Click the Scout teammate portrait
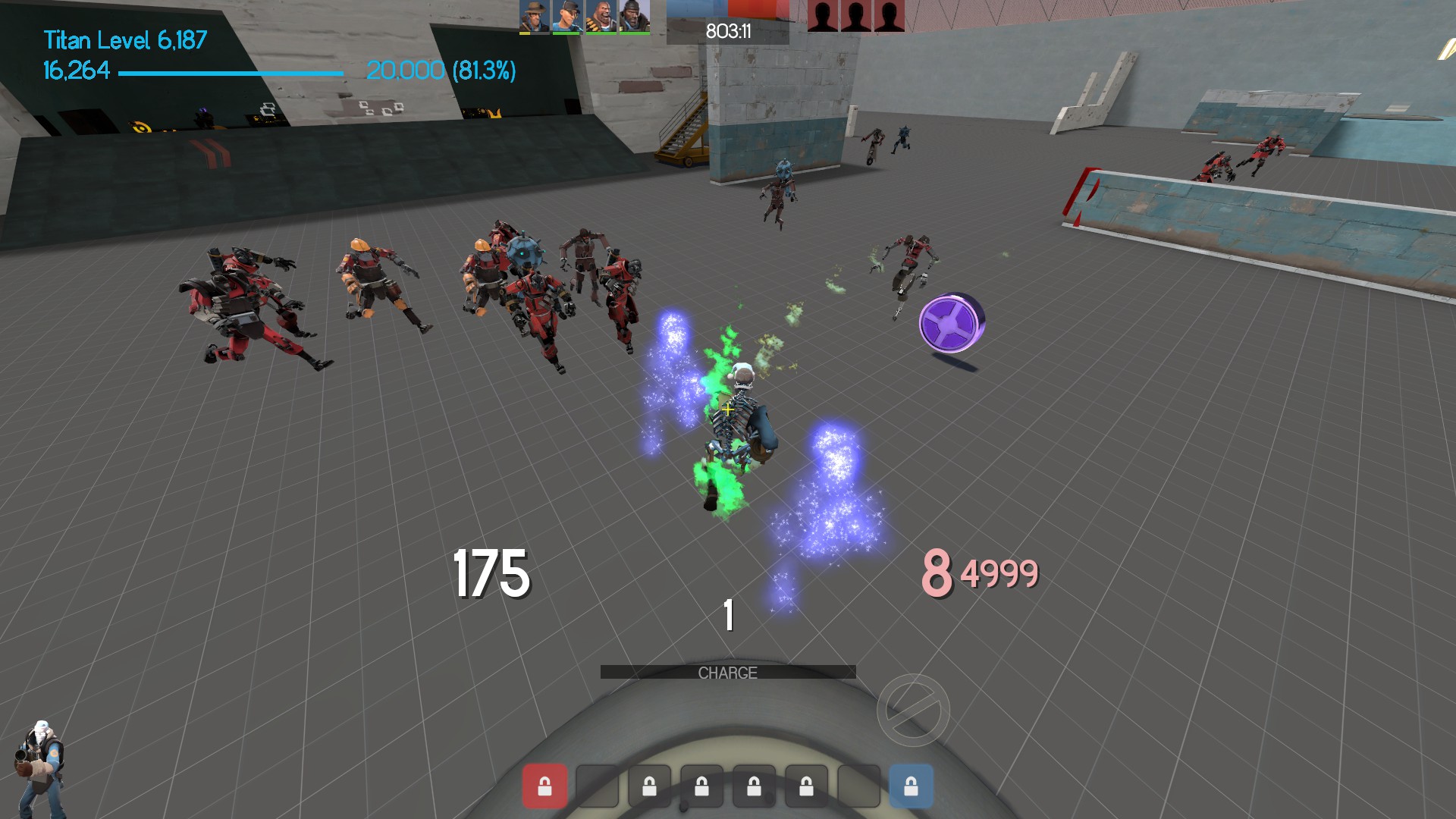Image resolution: width=1456 pixels, height=819 pixels. click(x=567, y=17)
